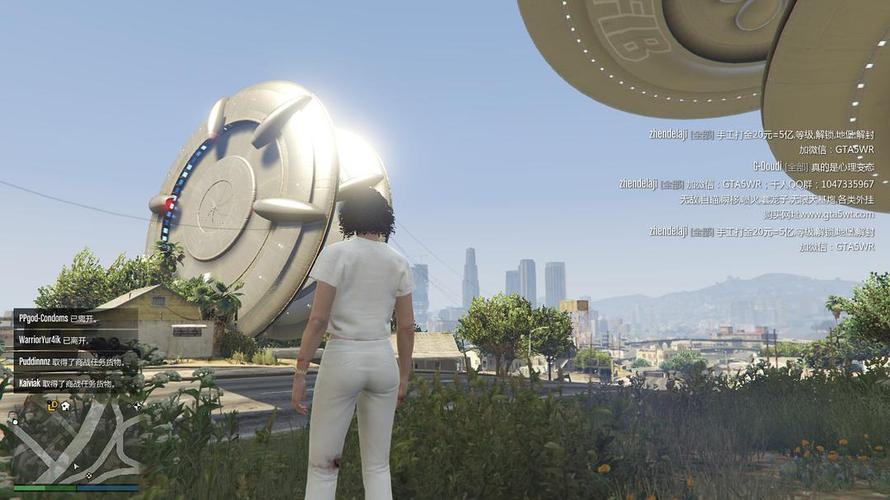
Task: Click the minimap radar
Action: [75, 440]
